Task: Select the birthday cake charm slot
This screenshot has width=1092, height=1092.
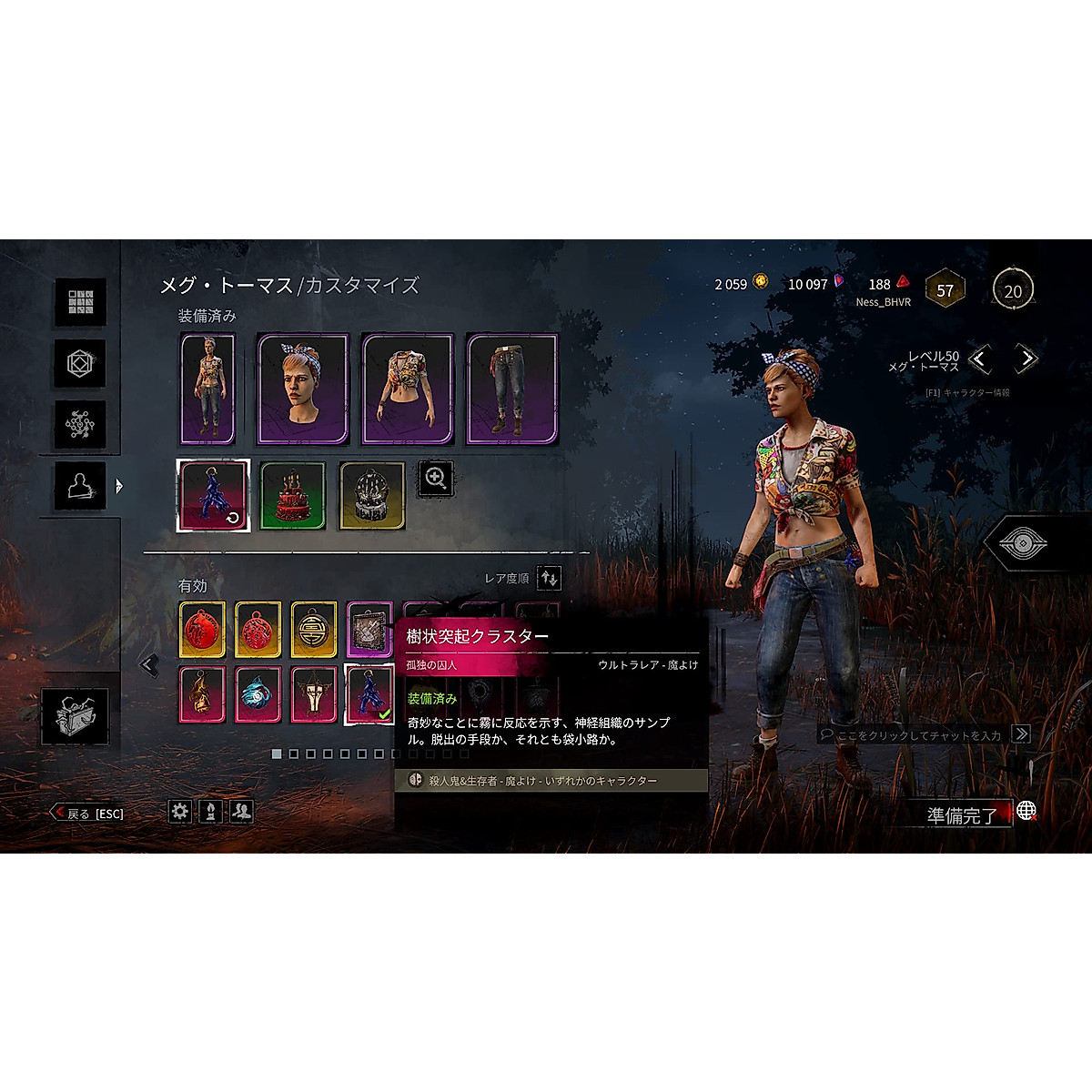Action: point(293,496)
